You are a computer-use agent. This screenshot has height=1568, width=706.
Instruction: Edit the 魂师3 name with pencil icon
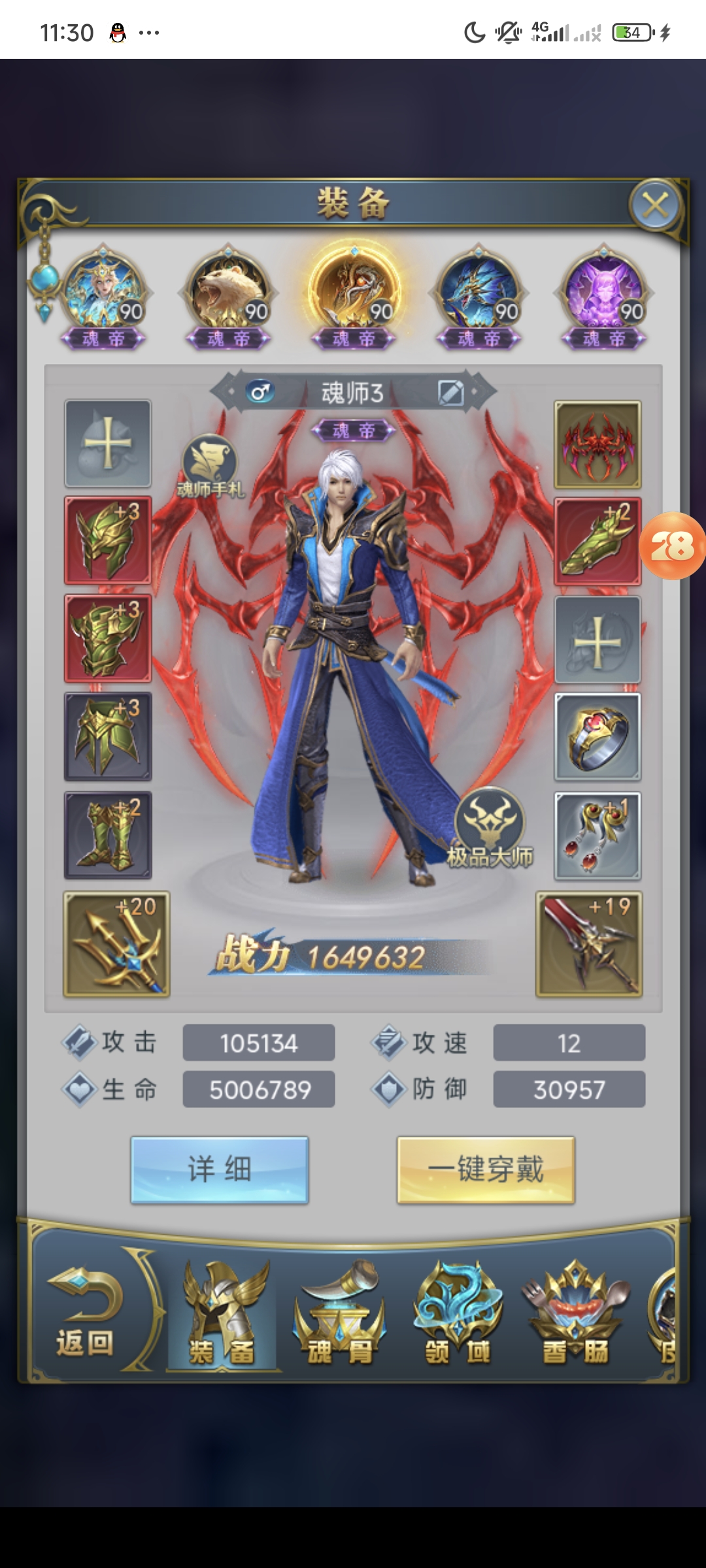pos(450,393)
